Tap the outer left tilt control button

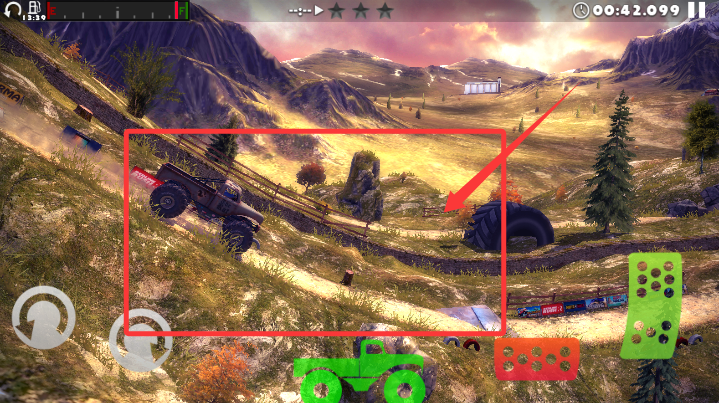[x=43, y=317]
